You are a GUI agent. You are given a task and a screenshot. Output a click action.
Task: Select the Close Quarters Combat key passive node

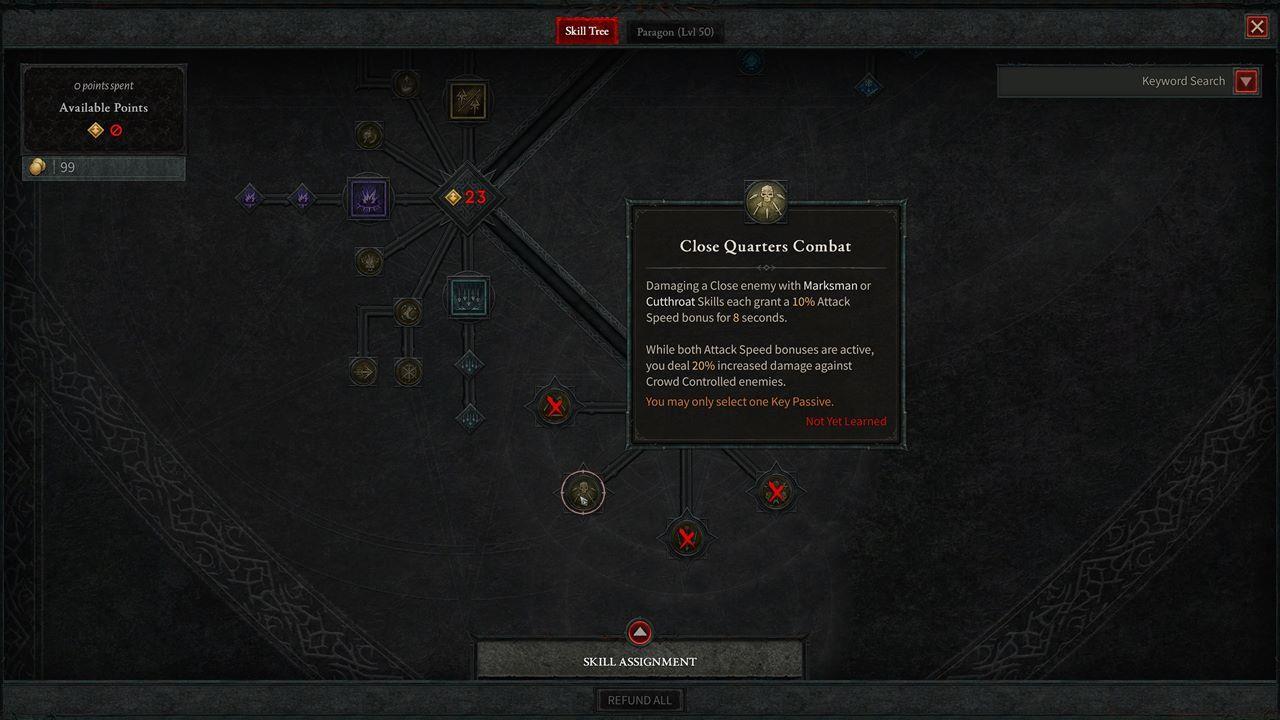coord(583,491)
